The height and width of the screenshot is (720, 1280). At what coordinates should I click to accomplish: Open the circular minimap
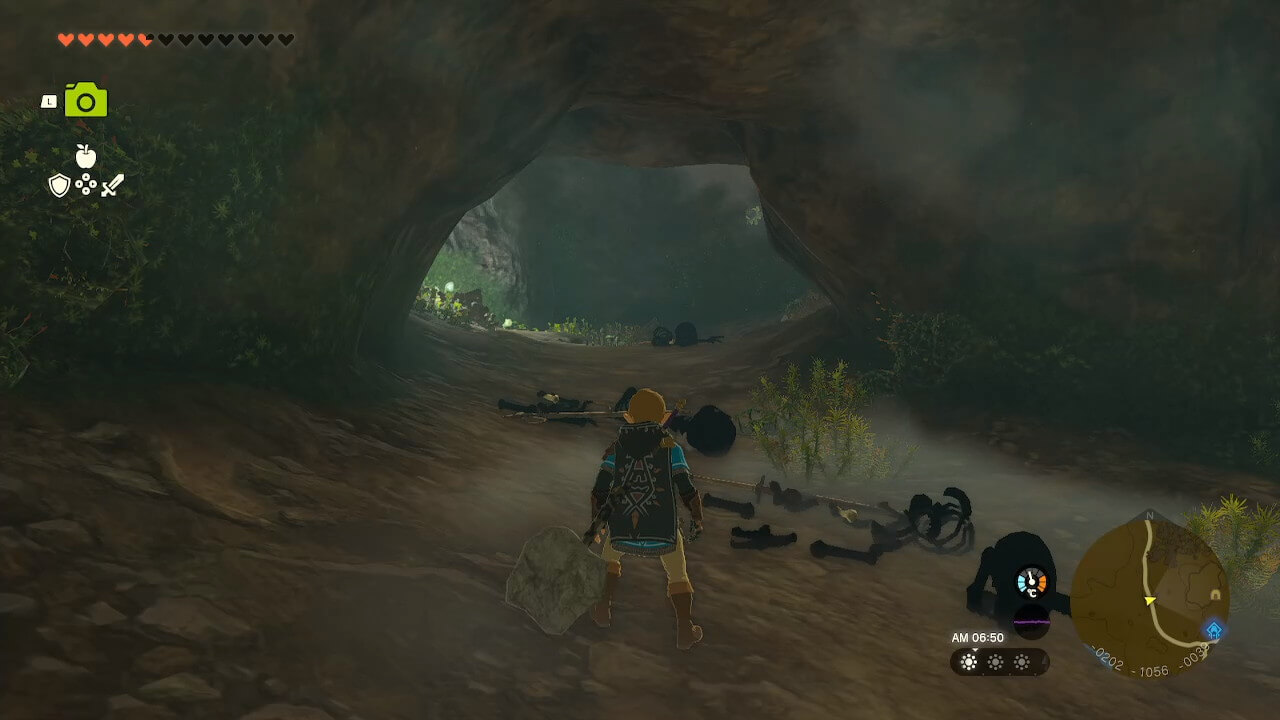click(x=1148, y=597)
